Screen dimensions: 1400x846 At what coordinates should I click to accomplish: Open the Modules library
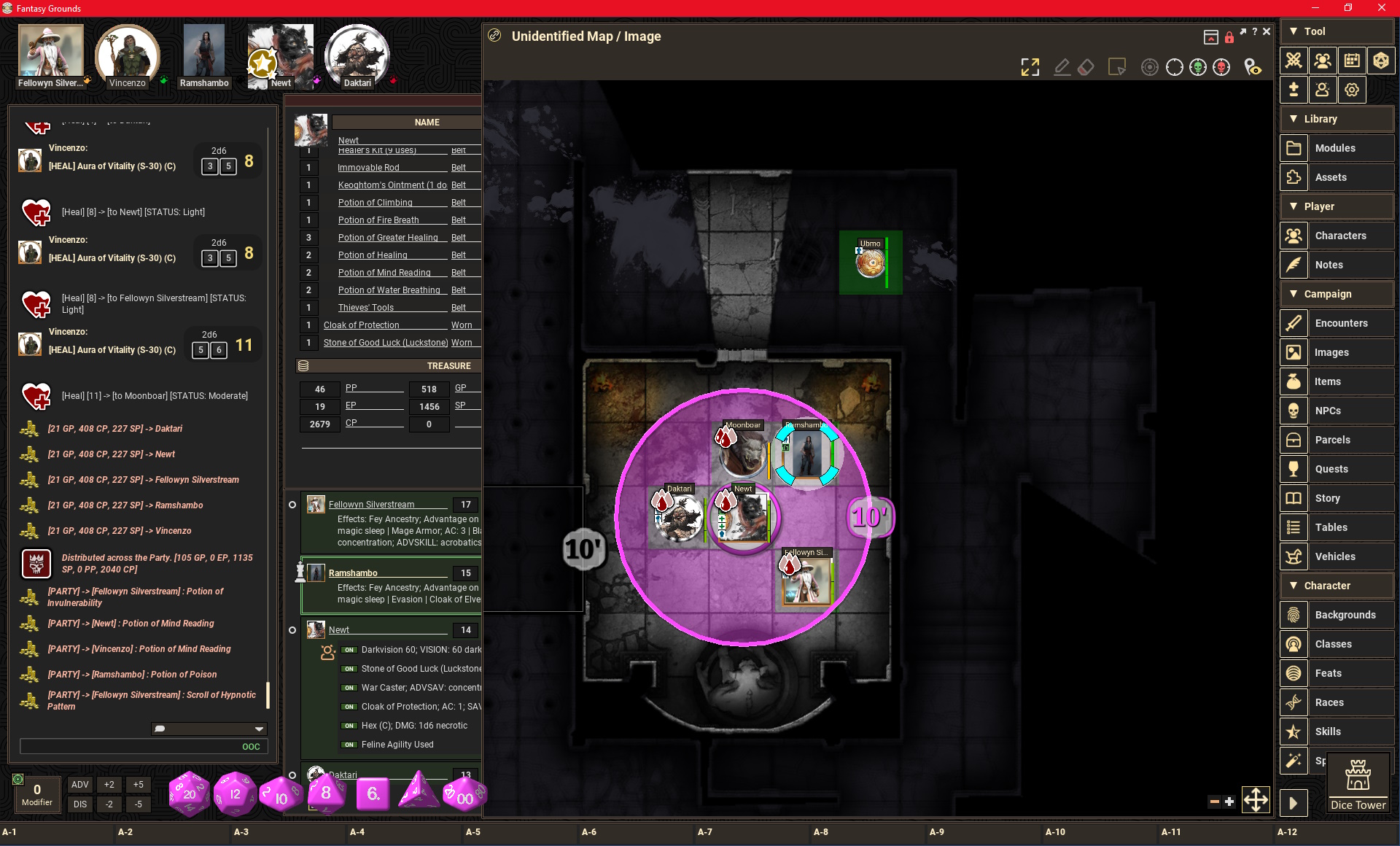1335,148
